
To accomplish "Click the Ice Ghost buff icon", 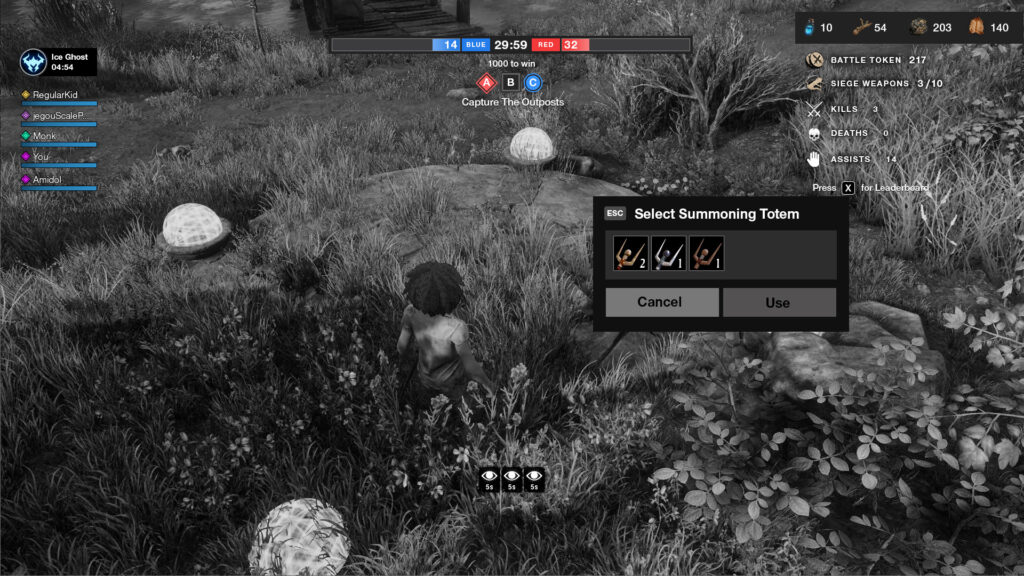I will tap(33, 62).
